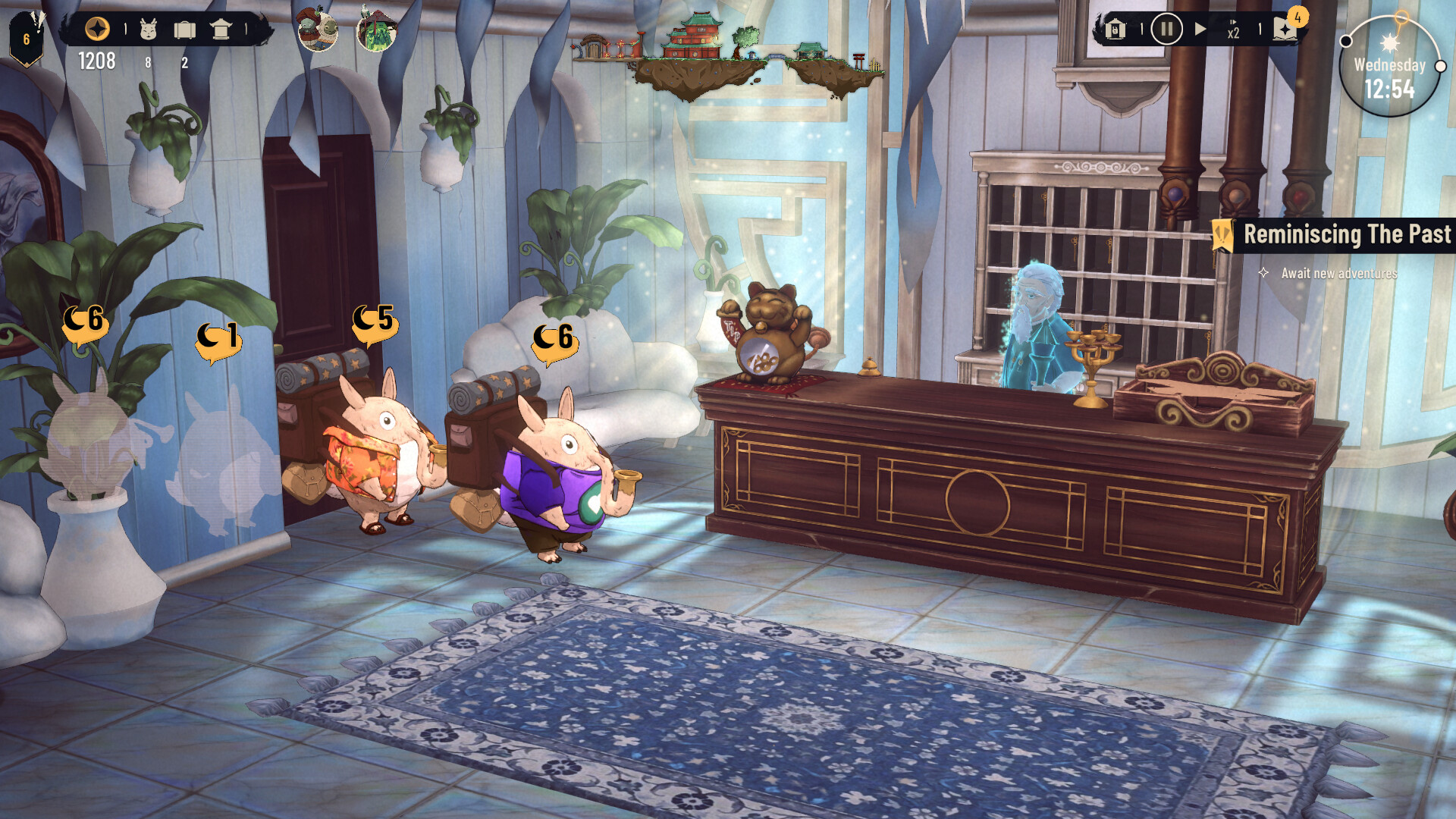1456x819 pixels.
Task: Click the level 6 badge
Action: 27,39
